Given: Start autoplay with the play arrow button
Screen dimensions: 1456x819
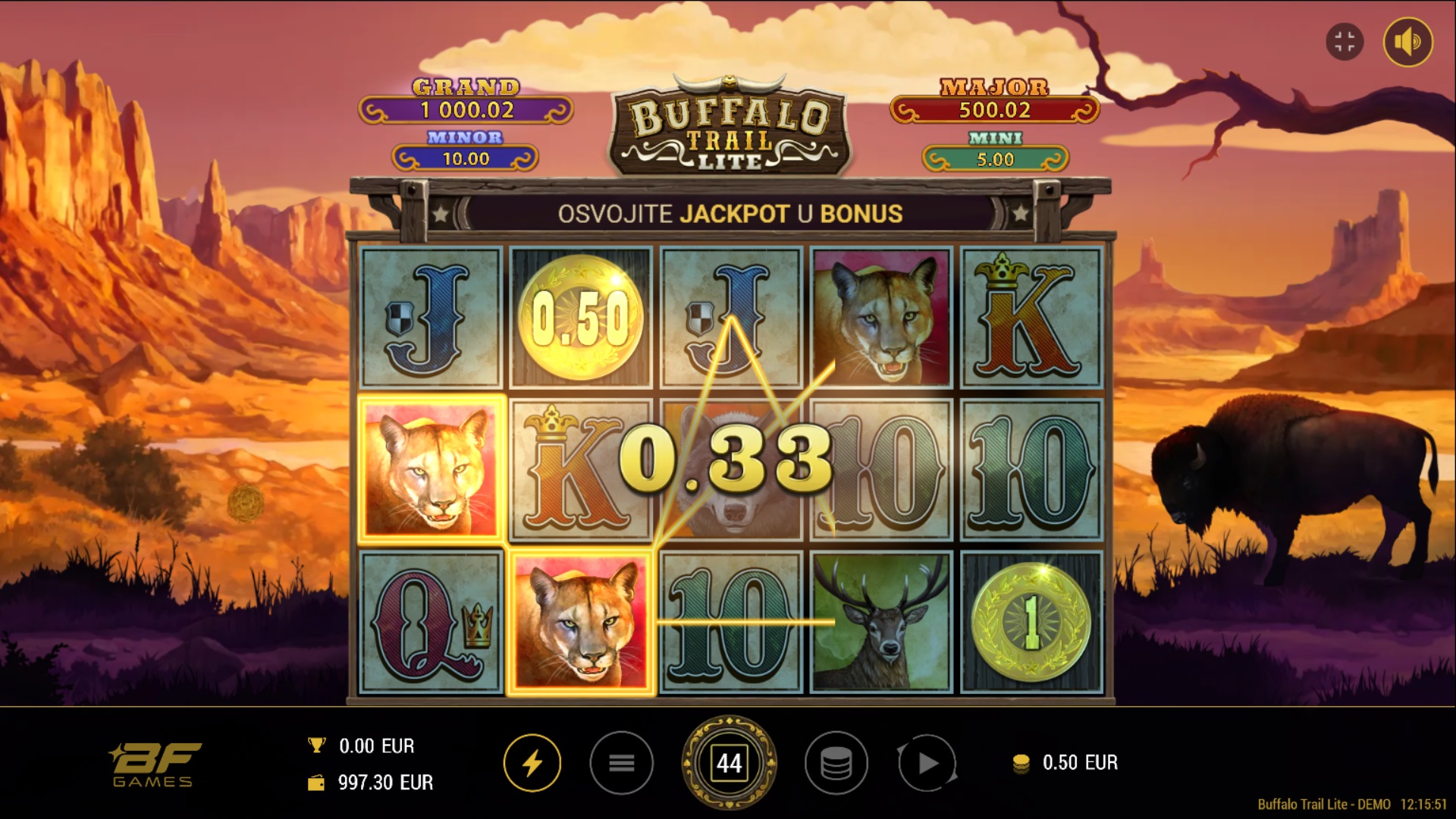Looking at the screenshot, I should 927,763.
